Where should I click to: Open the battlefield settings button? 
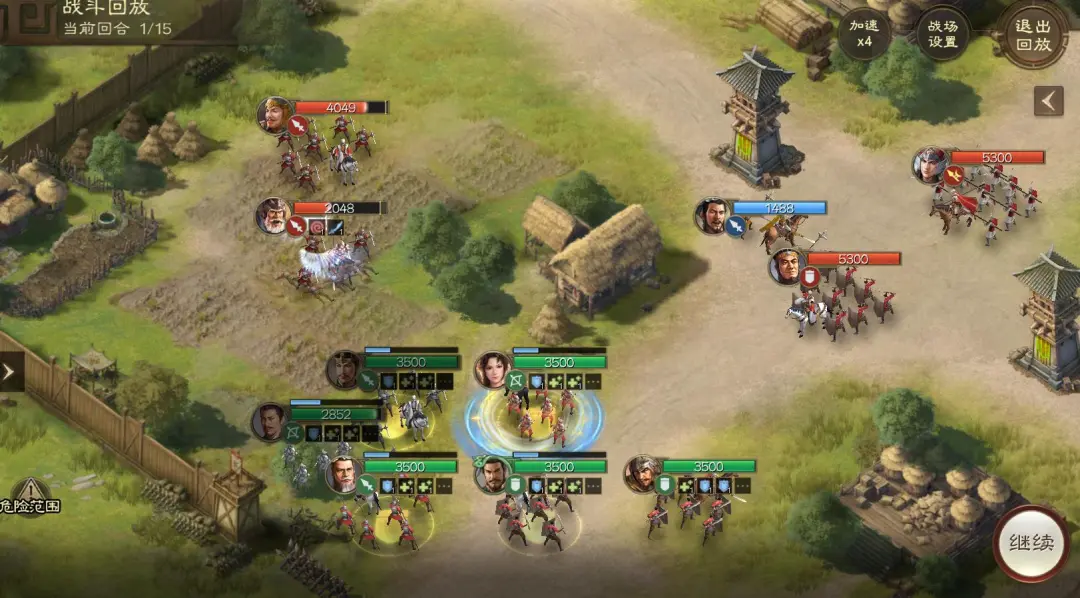pos(942,34)
